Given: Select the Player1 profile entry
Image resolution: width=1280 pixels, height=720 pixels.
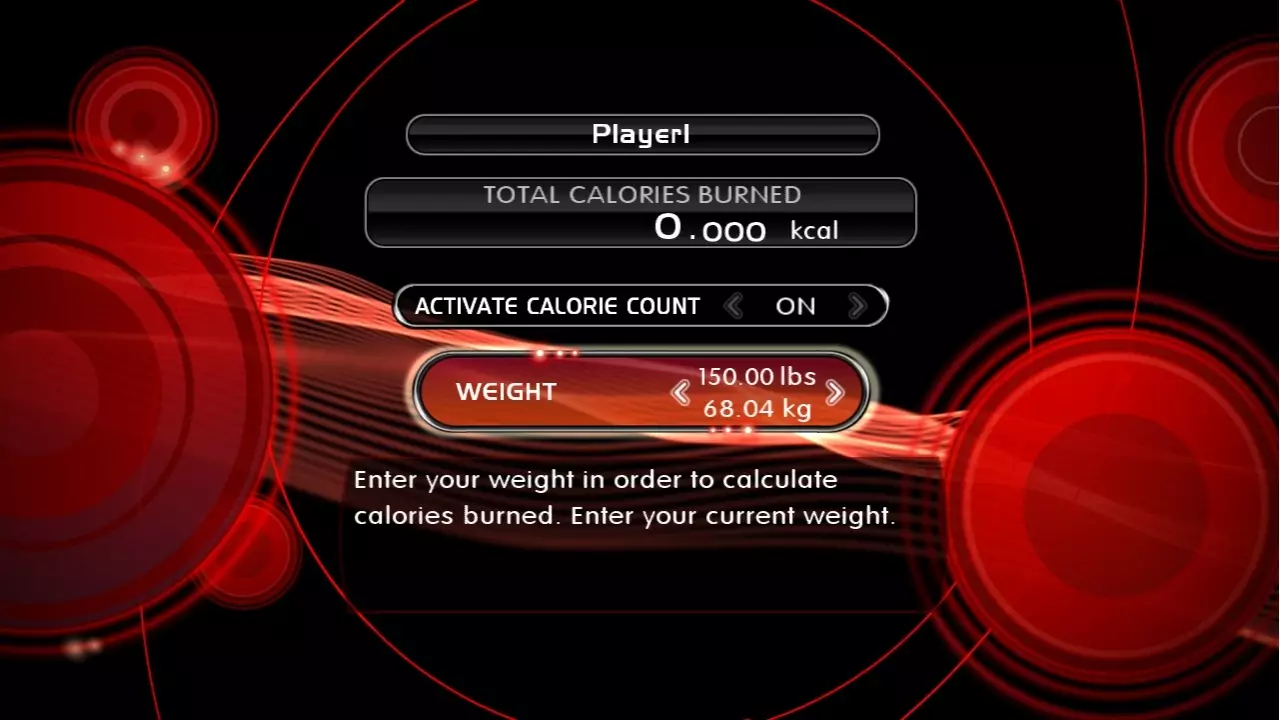Looking at the screenshot, I should (641, 134).
